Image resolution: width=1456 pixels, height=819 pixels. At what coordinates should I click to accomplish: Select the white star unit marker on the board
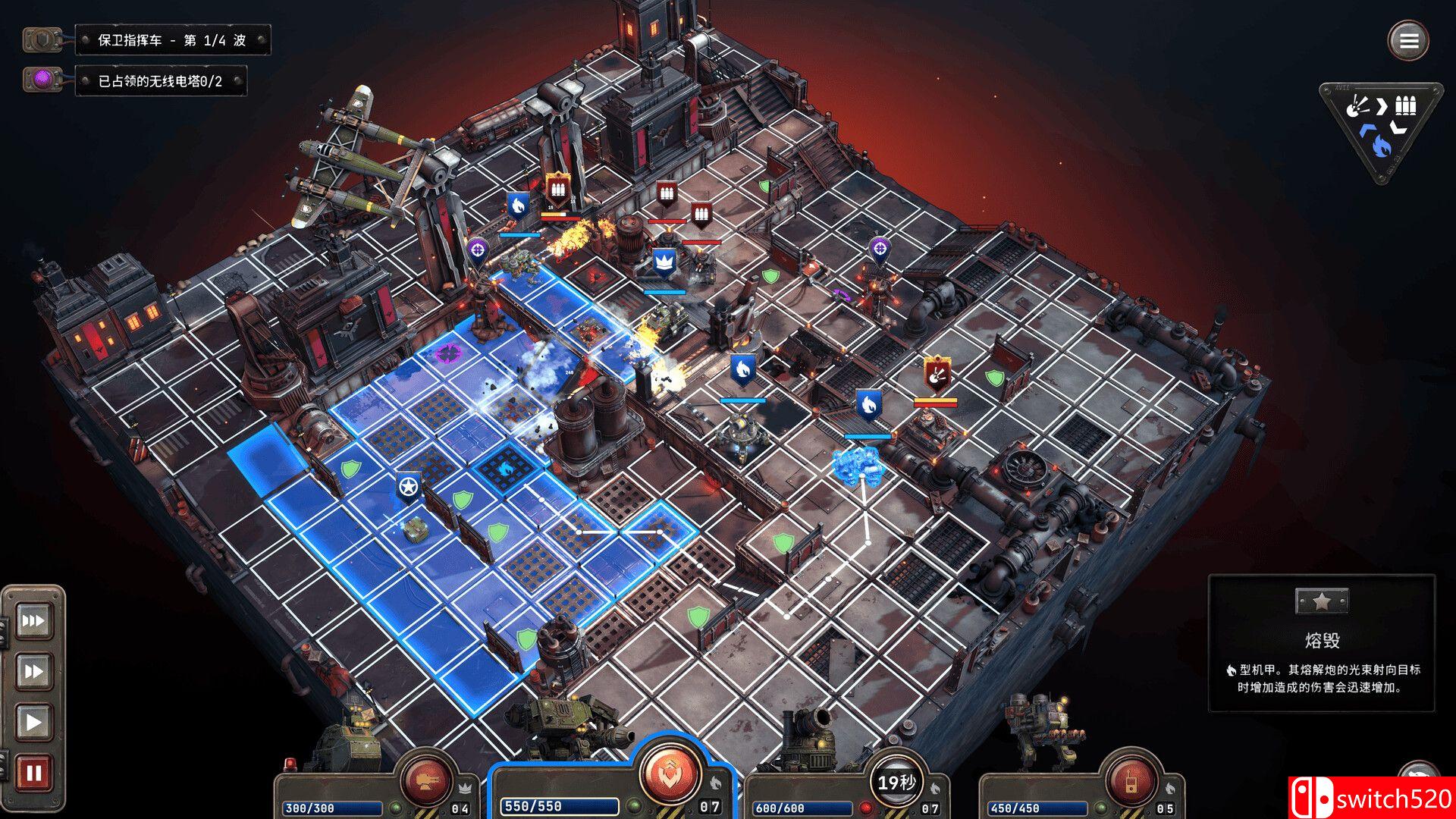(x=409, y=486)
